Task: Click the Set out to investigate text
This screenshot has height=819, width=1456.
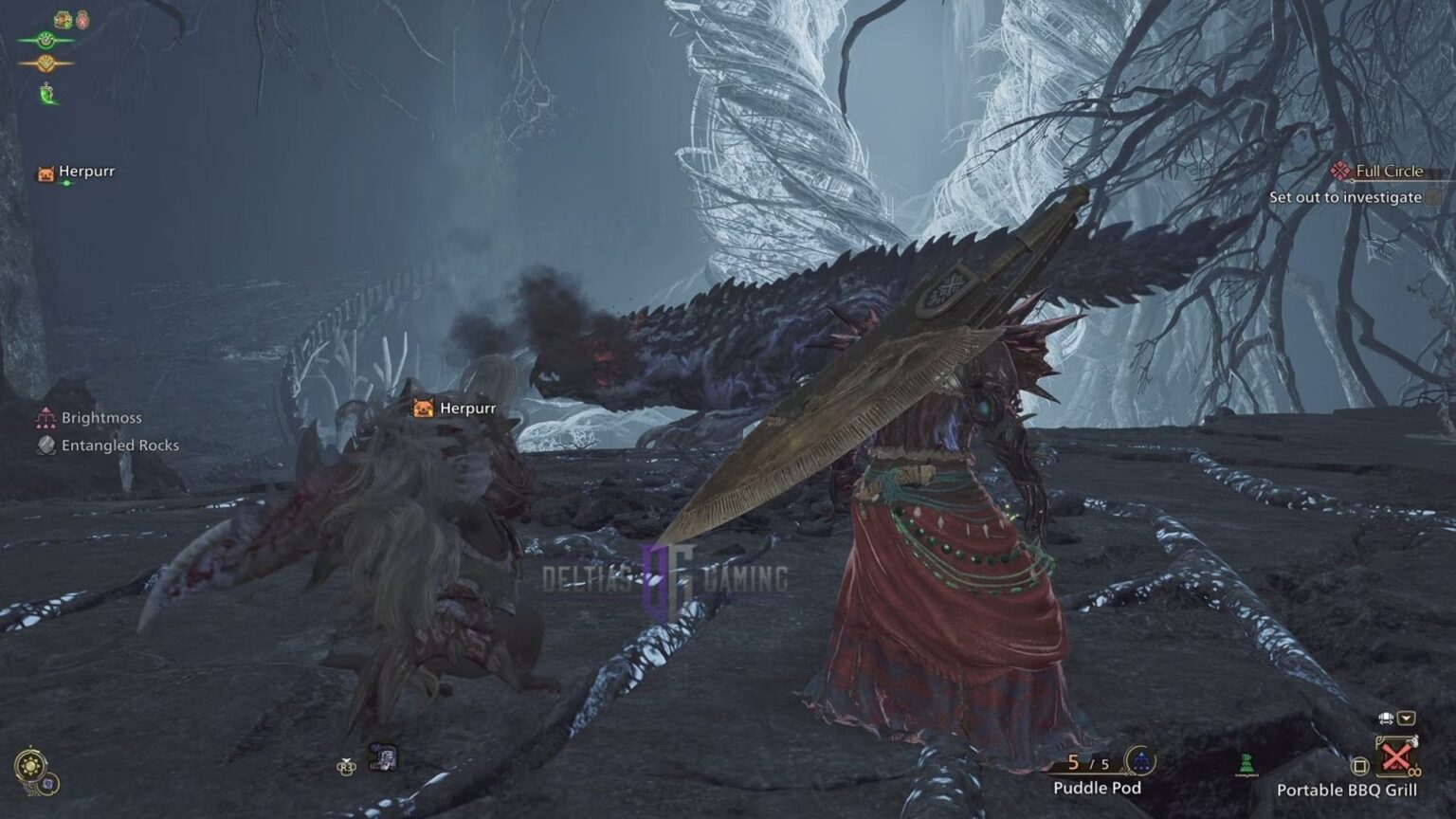Action: [x=1344, y=199]
